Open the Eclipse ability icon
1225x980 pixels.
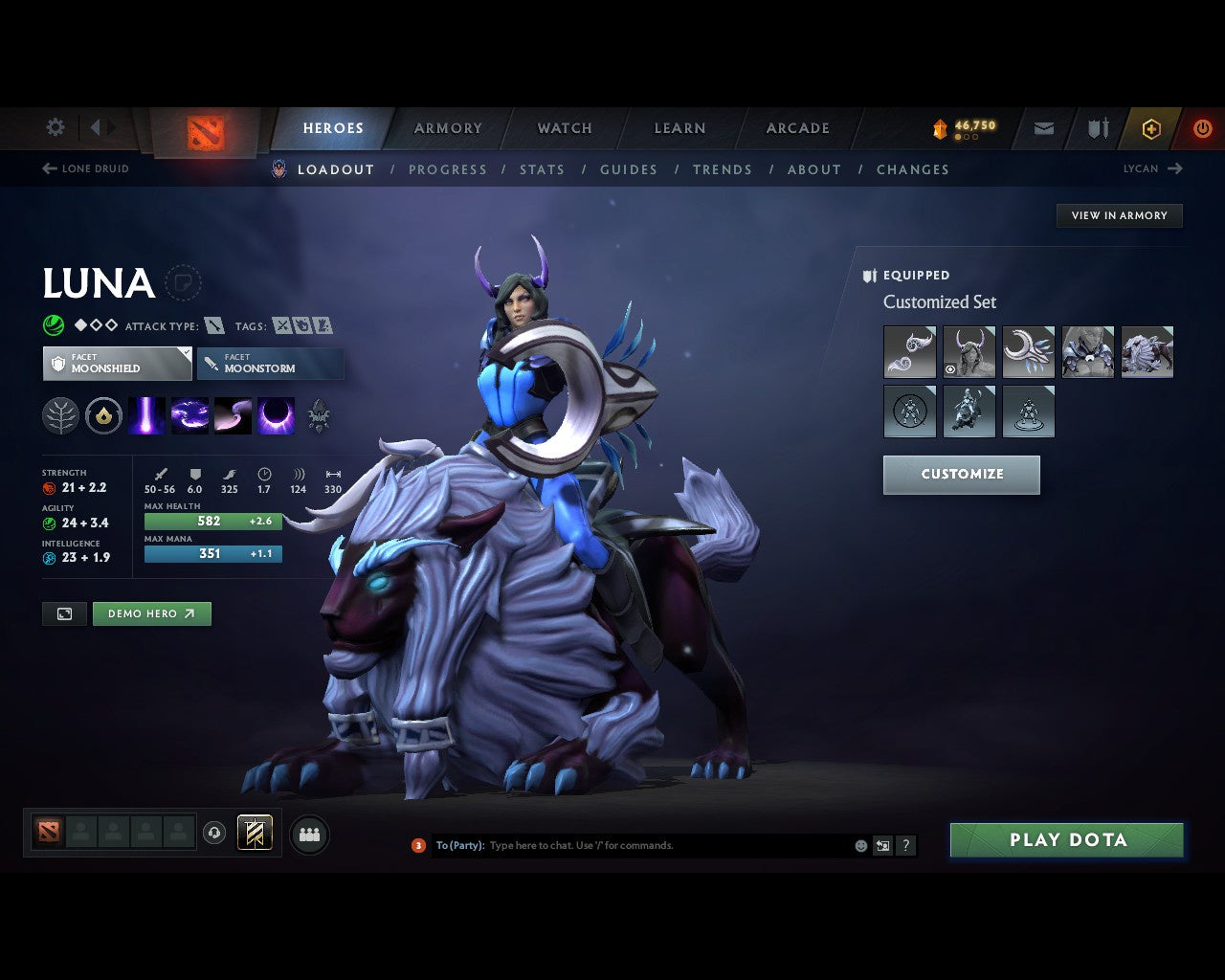276,414
